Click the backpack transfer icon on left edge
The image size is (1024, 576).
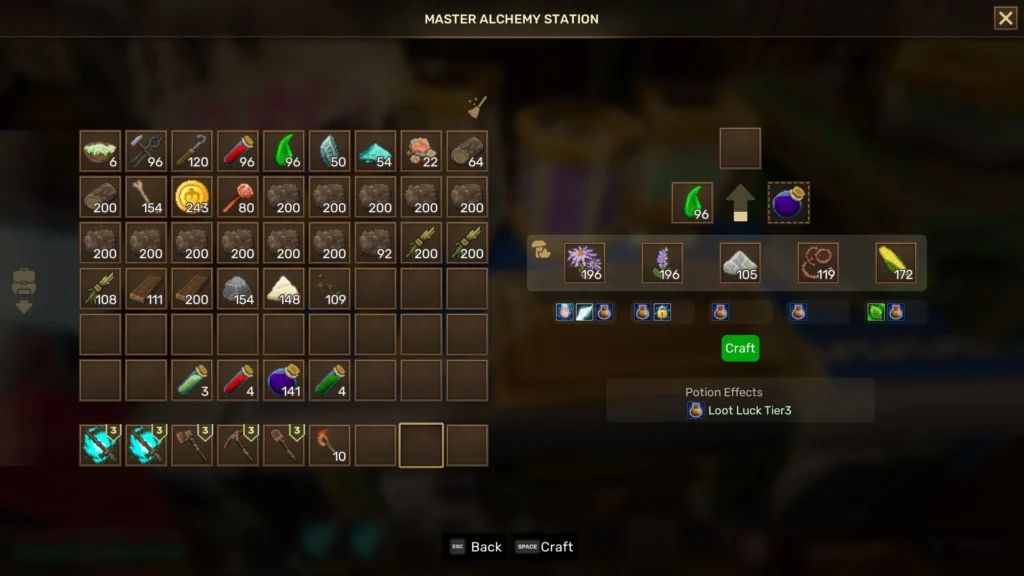point(24,290)
